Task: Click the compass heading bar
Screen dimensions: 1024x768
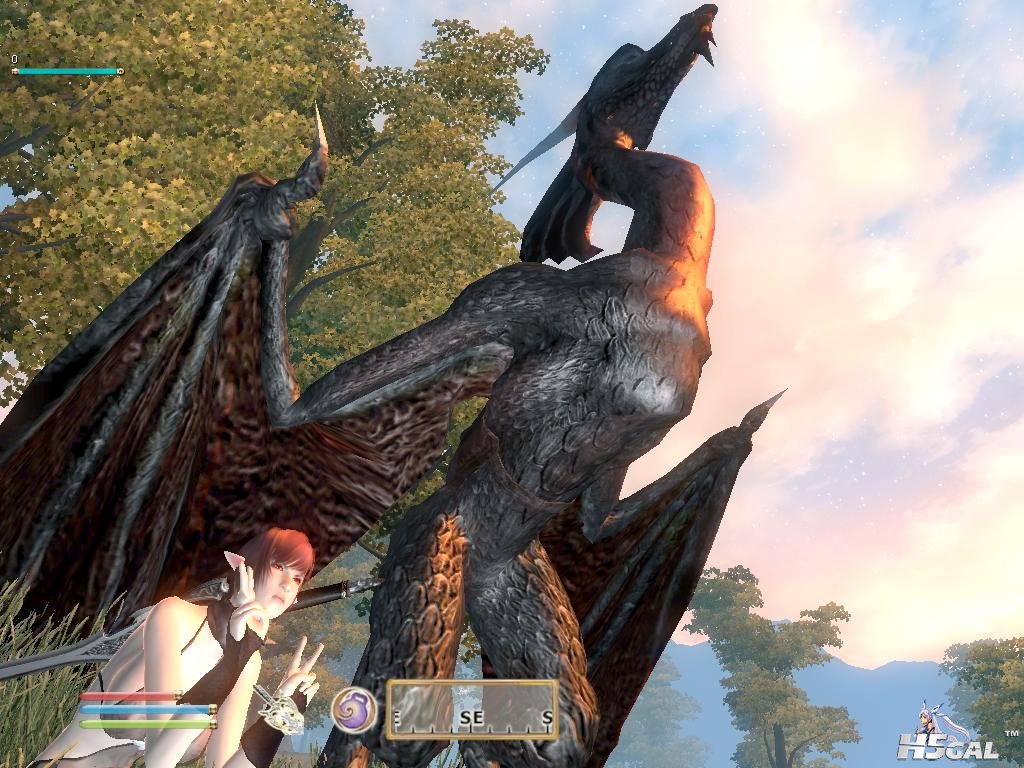Action: pyautogui.click(x=471, y=710)
